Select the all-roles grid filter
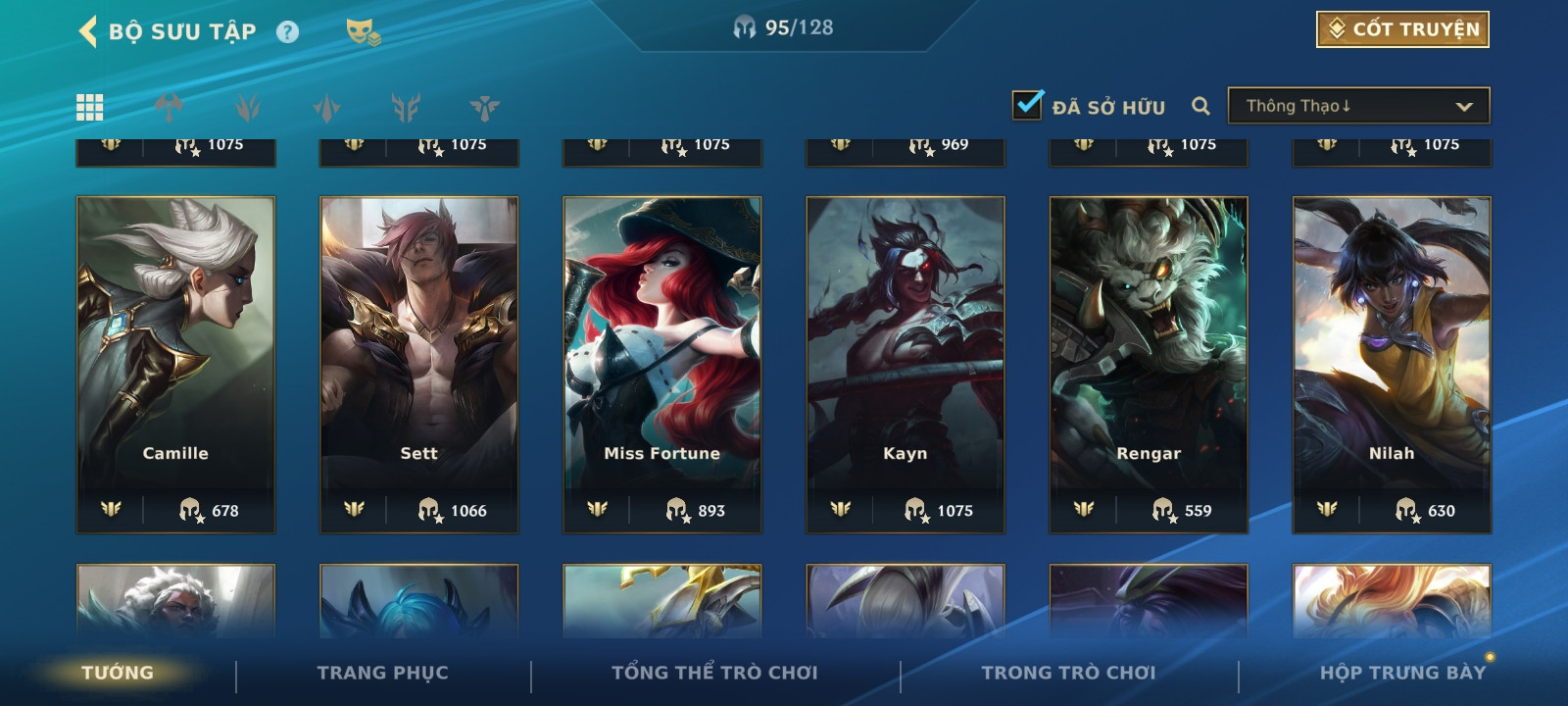The width and height of the screenshot is (1568, 706). (x=89, y=107)
